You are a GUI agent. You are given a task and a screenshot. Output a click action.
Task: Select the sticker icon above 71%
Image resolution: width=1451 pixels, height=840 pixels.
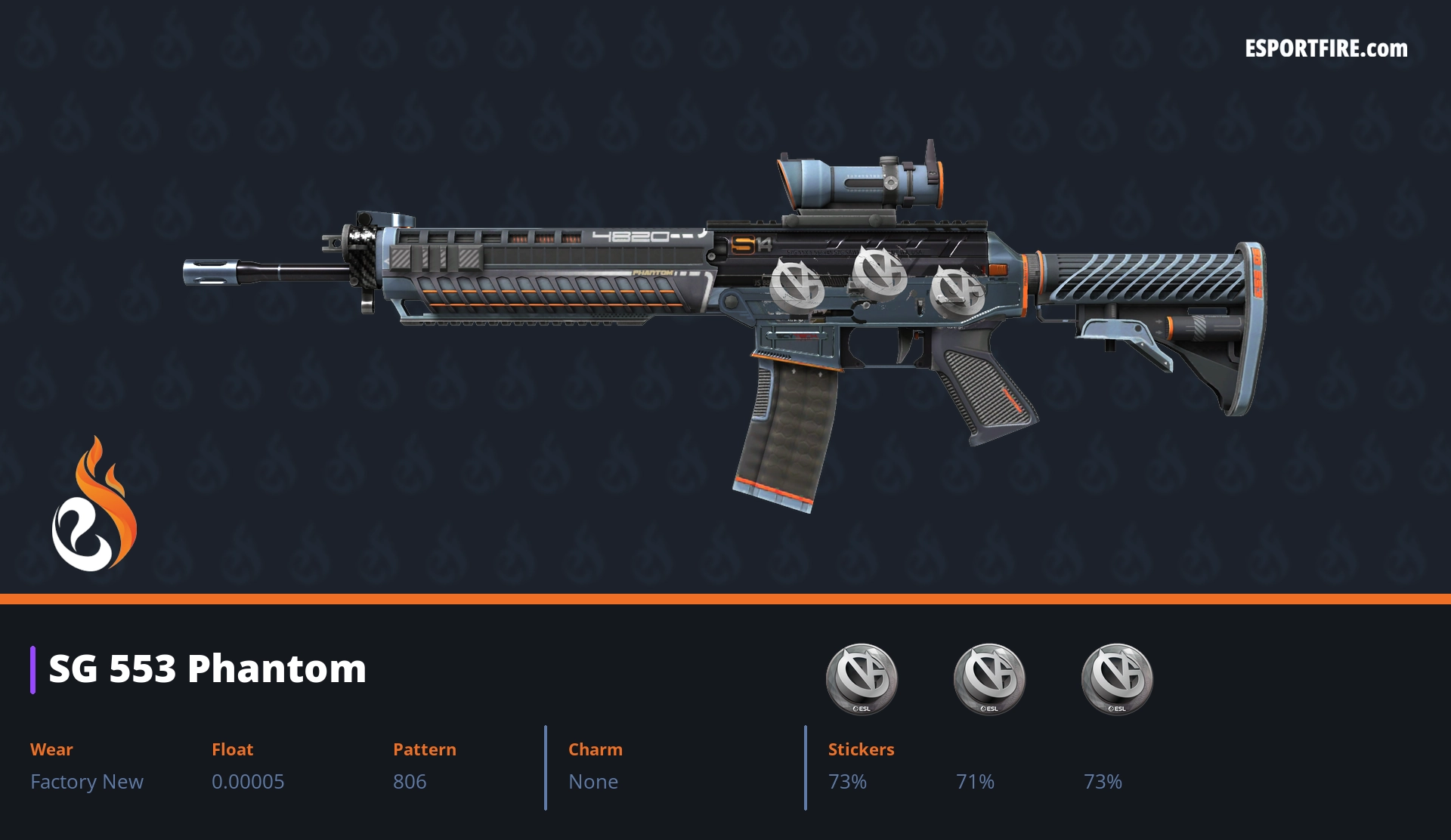coord(988,678)
